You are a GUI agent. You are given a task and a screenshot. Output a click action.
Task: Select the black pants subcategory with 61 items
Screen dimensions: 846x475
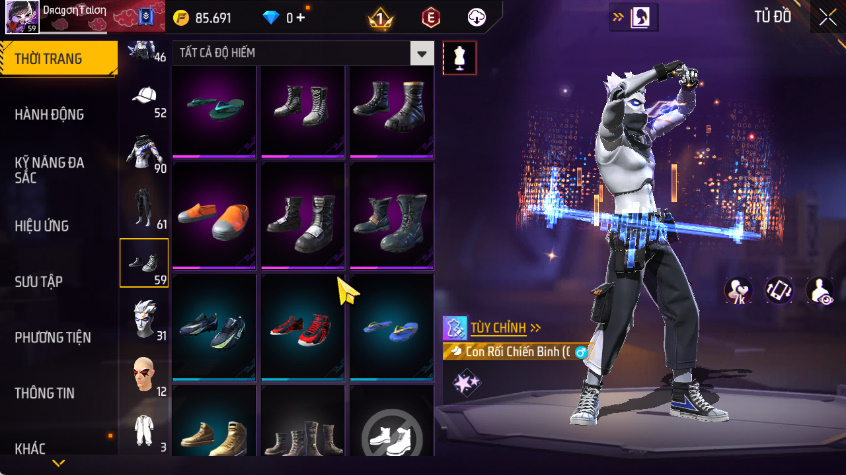[145, 207]
